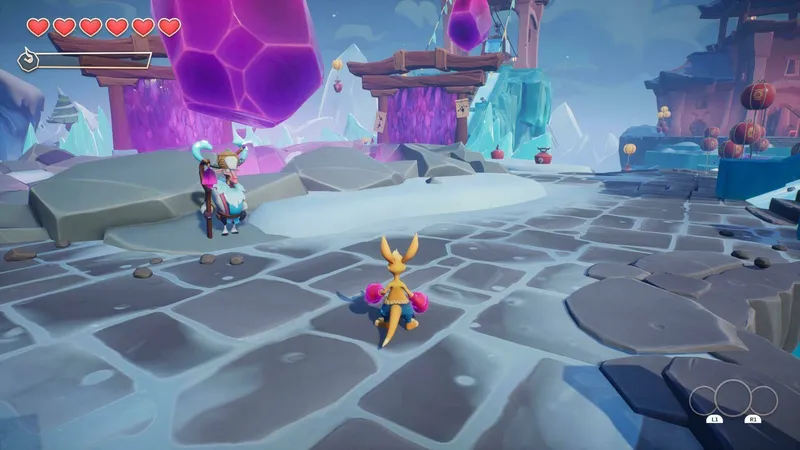This screenshot has height=450, width=800.
Task: Select the large center ability slot circle
Action: tap(733, 397)
